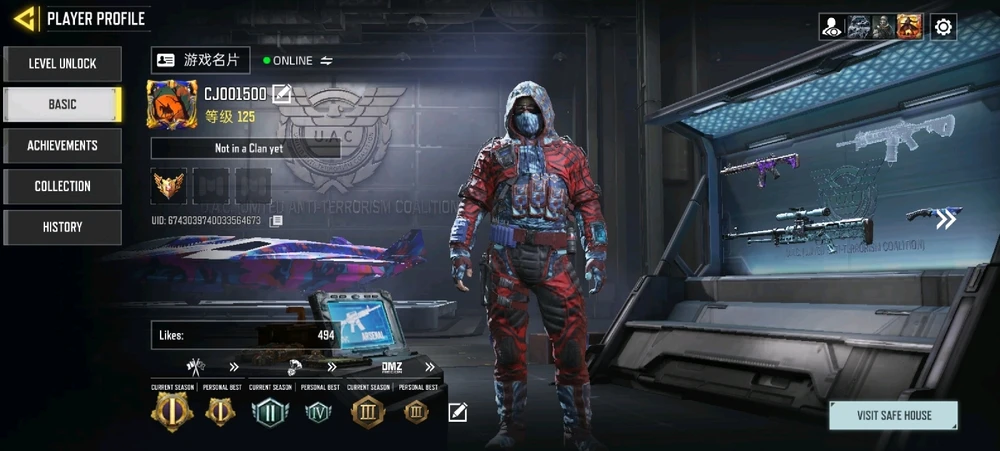This screenshot has width=1000, height=451.
Task: Open the 游戏名片 calling card button
Action: point(200,61)
